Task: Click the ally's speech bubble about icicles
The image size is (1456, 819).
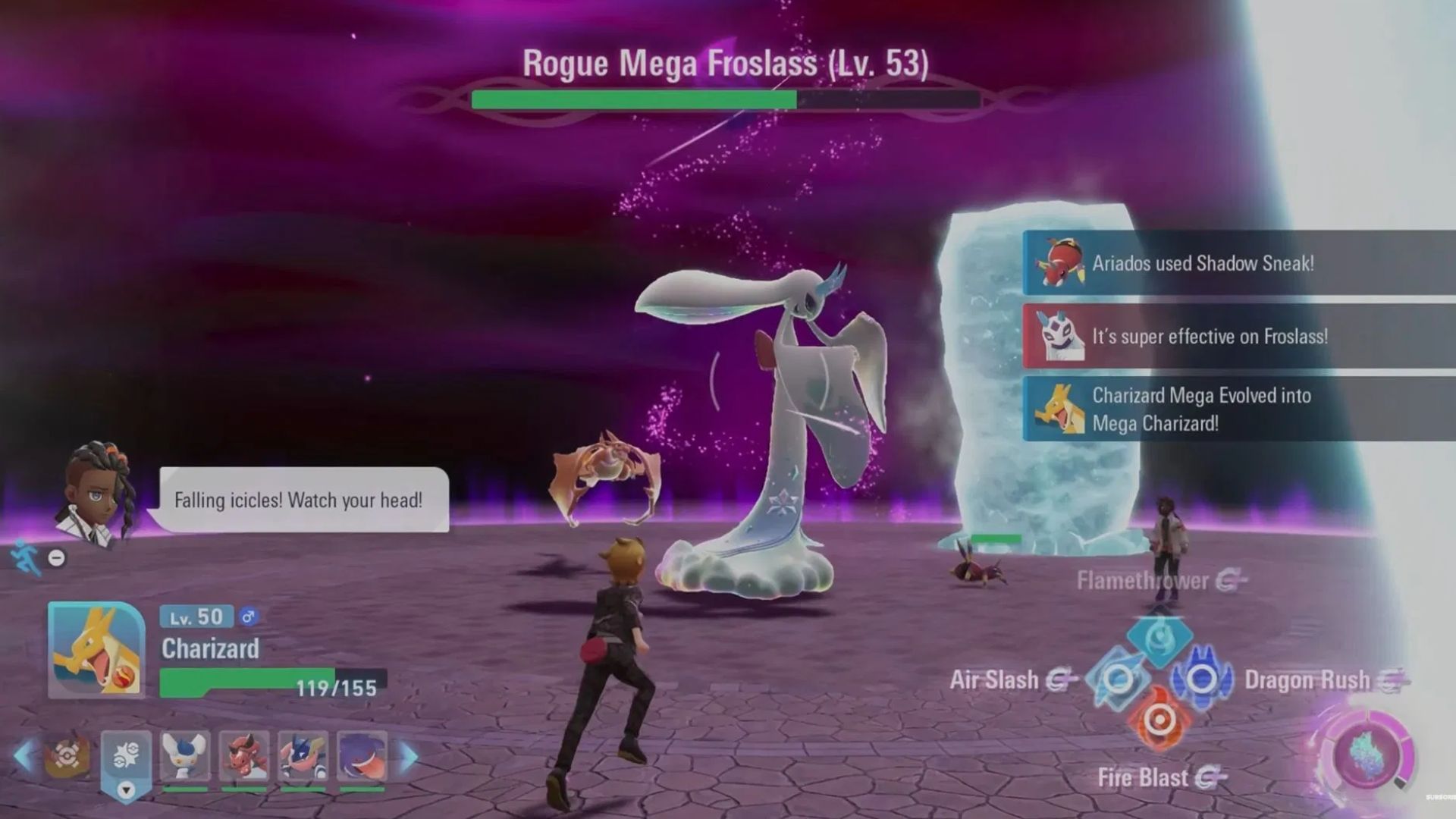Action: pyautogui.click(x=303, y=500)
